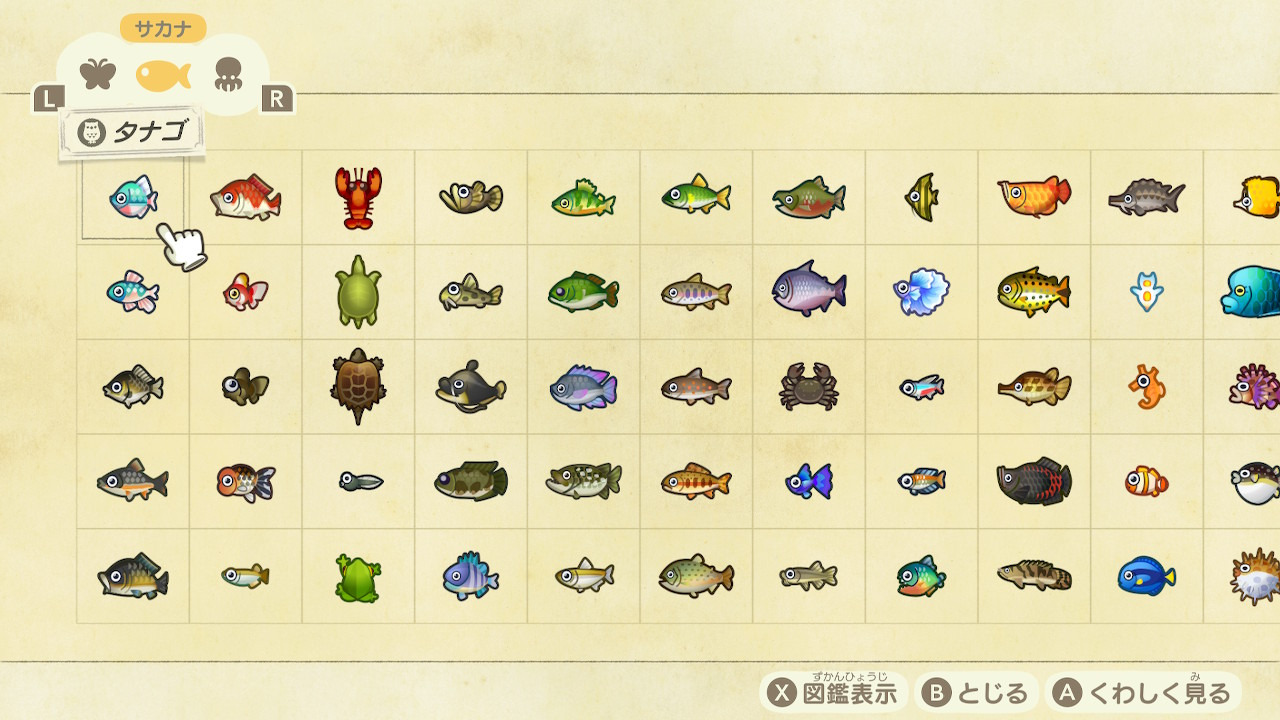Select the neon tetra icon
1280x720 pixels.
coord(919,388)
